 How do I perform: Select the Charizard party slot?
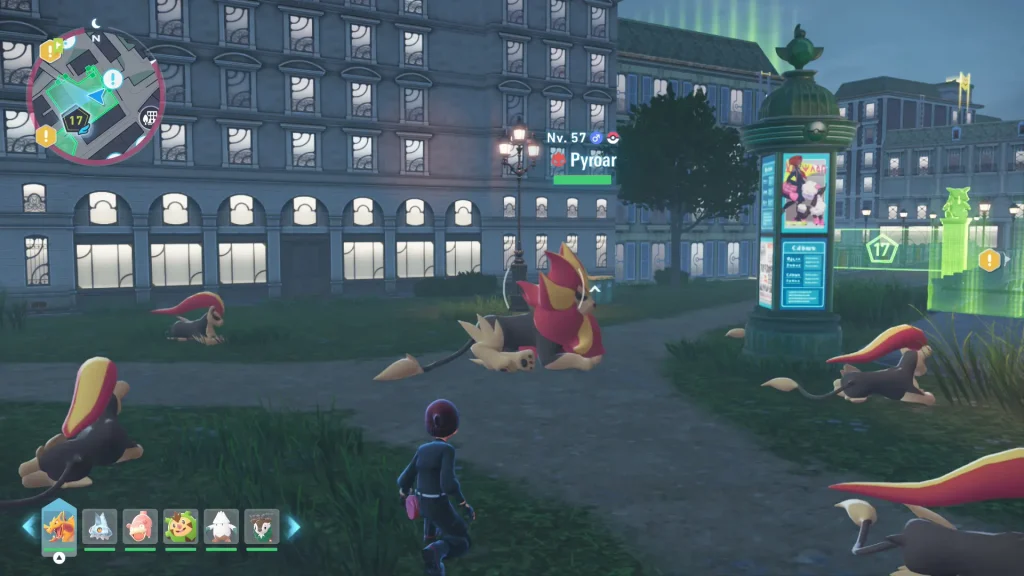tap(59, 526)
